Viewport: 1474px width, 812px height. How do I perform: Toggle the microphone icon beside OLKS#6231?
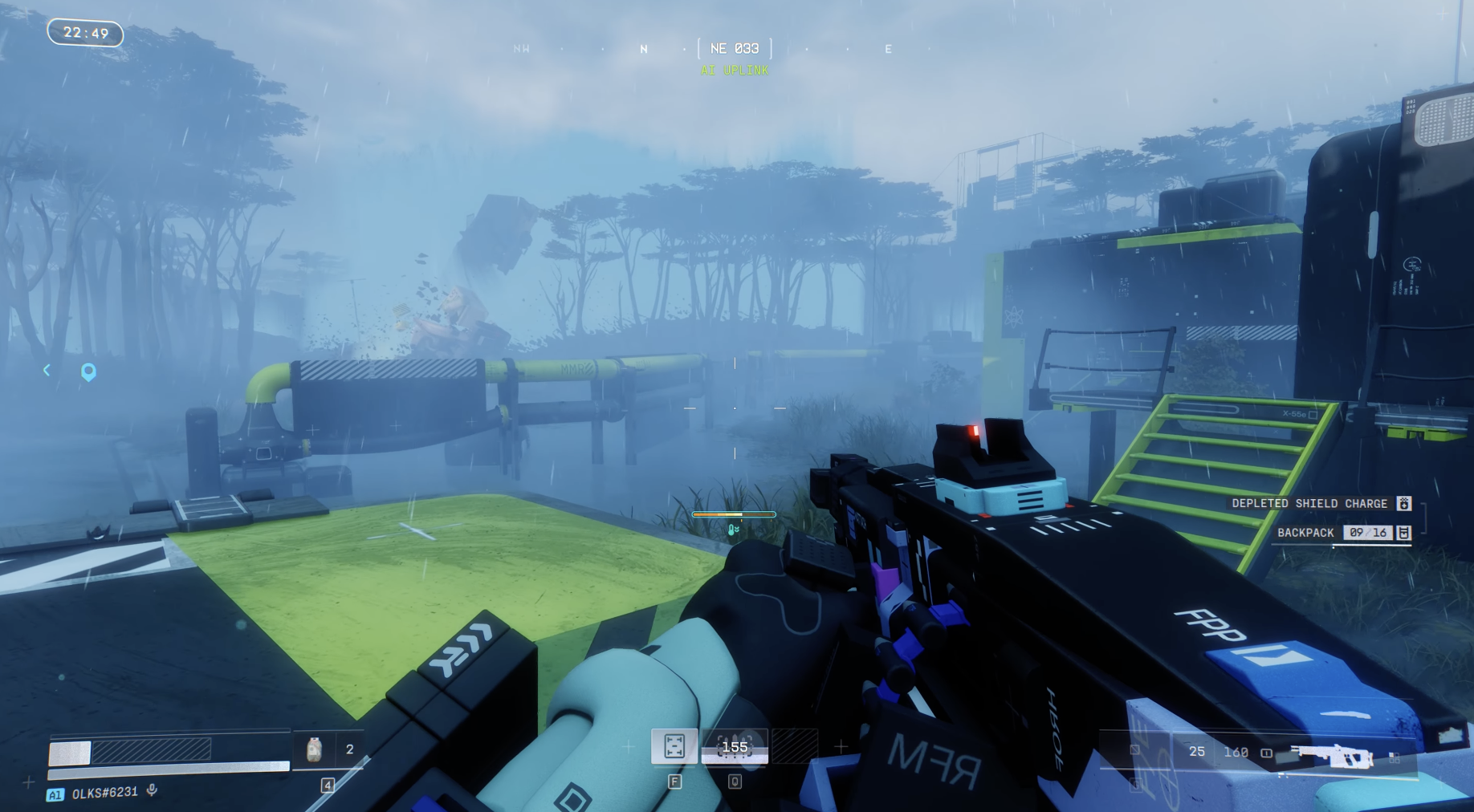(152, 791)
